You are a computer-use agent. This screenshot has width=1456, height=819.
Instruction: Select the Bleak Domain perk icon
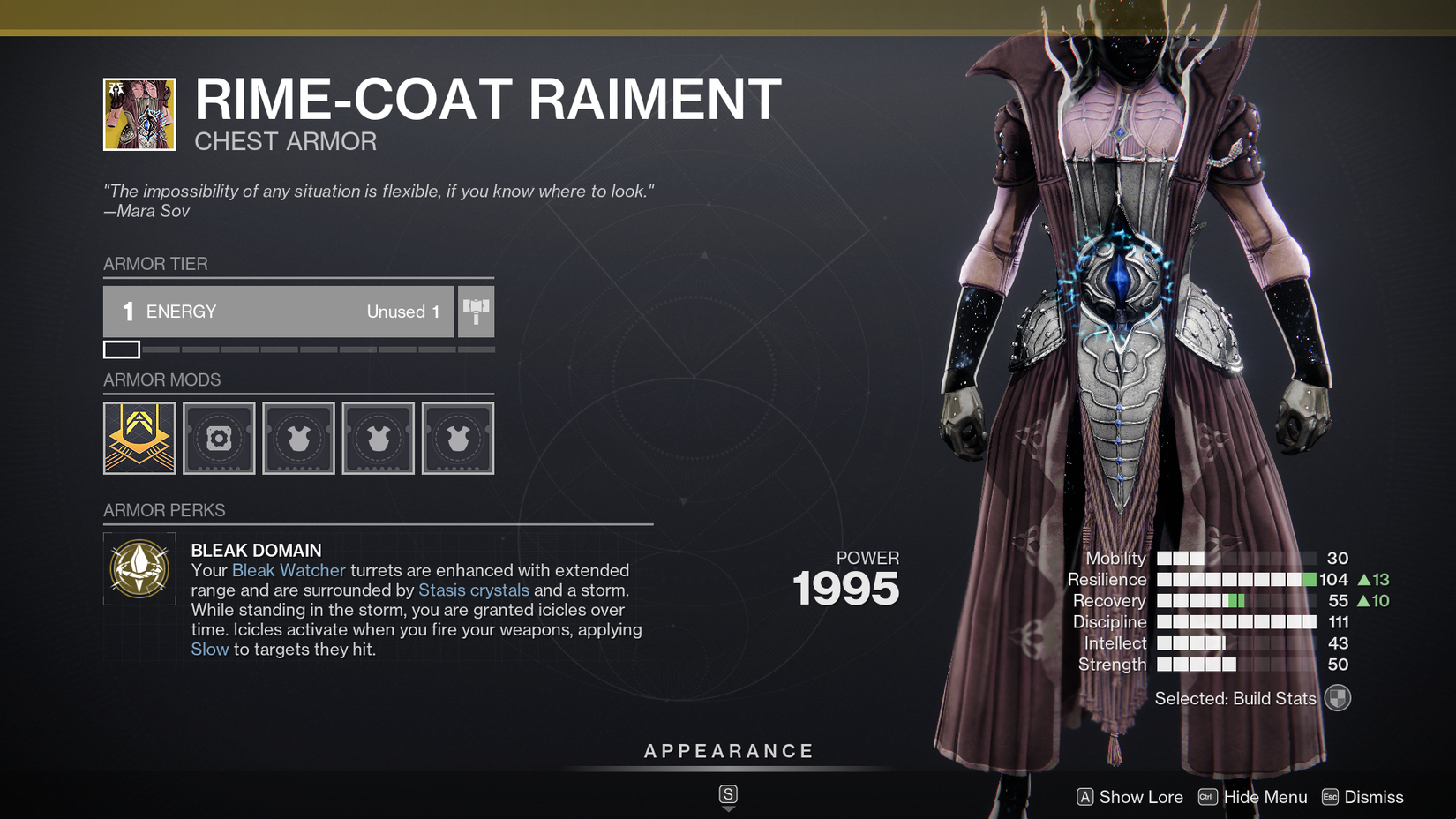point(139,569)
